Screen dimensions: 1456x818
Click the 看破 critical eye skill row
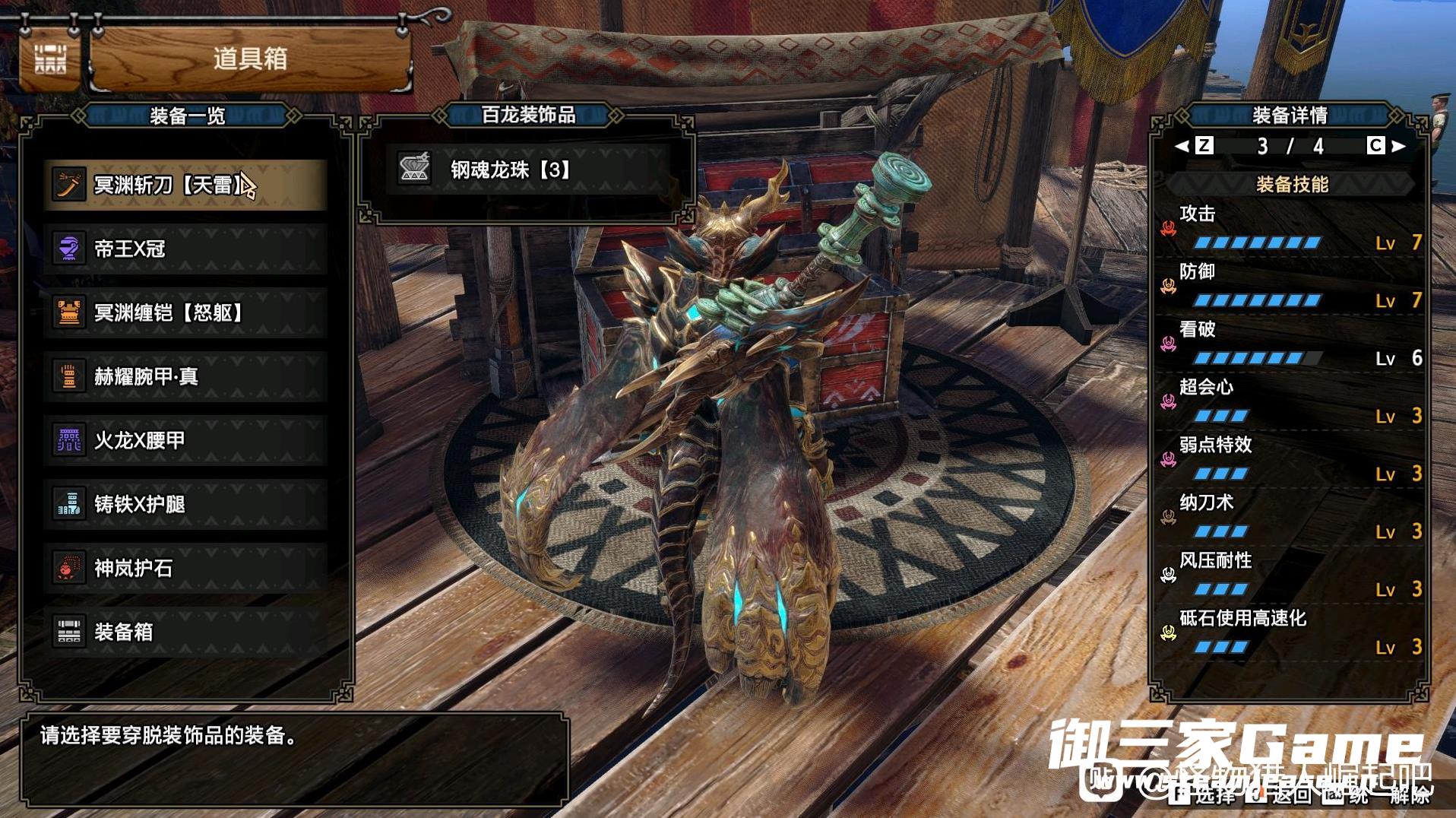click(x=1291, y=344)
